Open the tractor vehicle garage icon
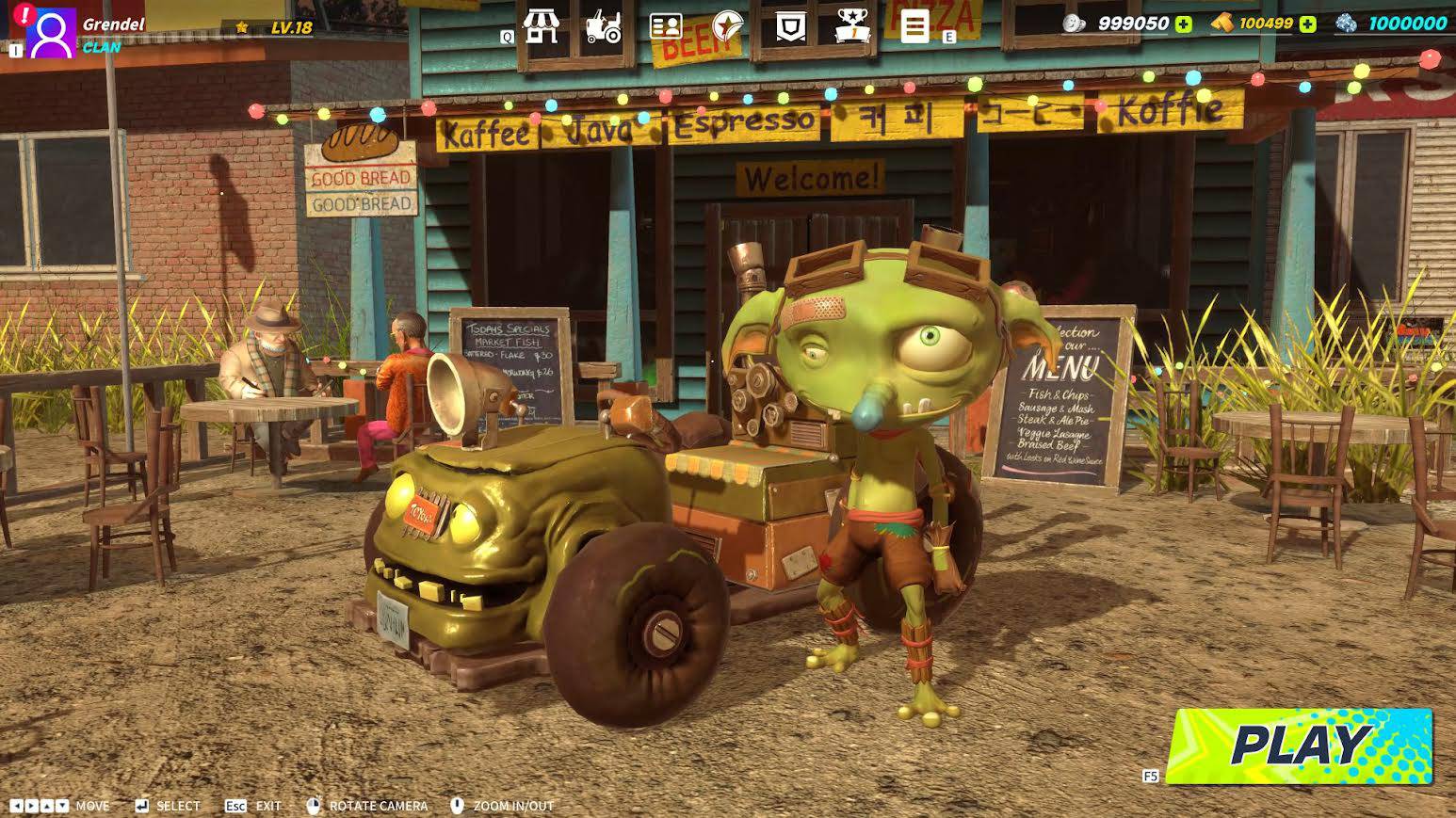Screen dimensions: 1456x818 (603, 26)
